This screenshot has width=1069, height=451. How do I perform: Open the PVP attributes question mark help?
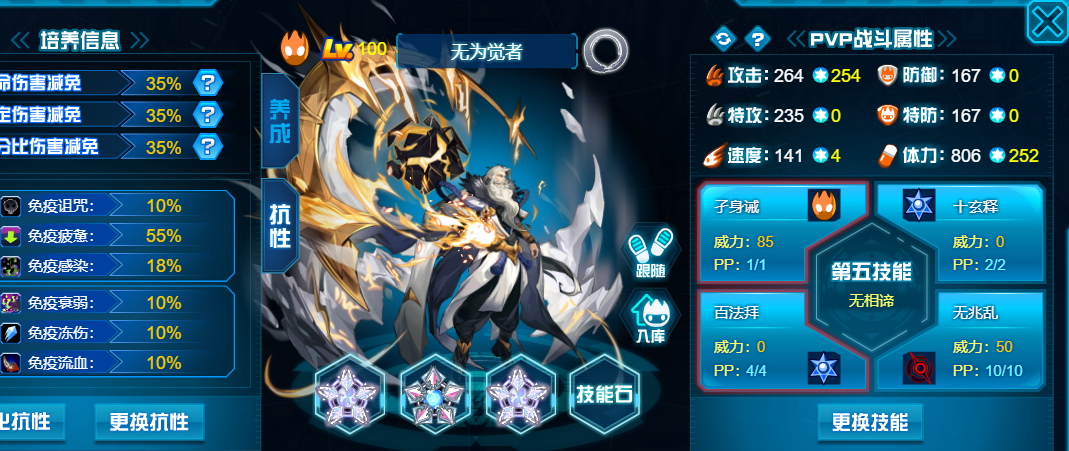(758, 39)
